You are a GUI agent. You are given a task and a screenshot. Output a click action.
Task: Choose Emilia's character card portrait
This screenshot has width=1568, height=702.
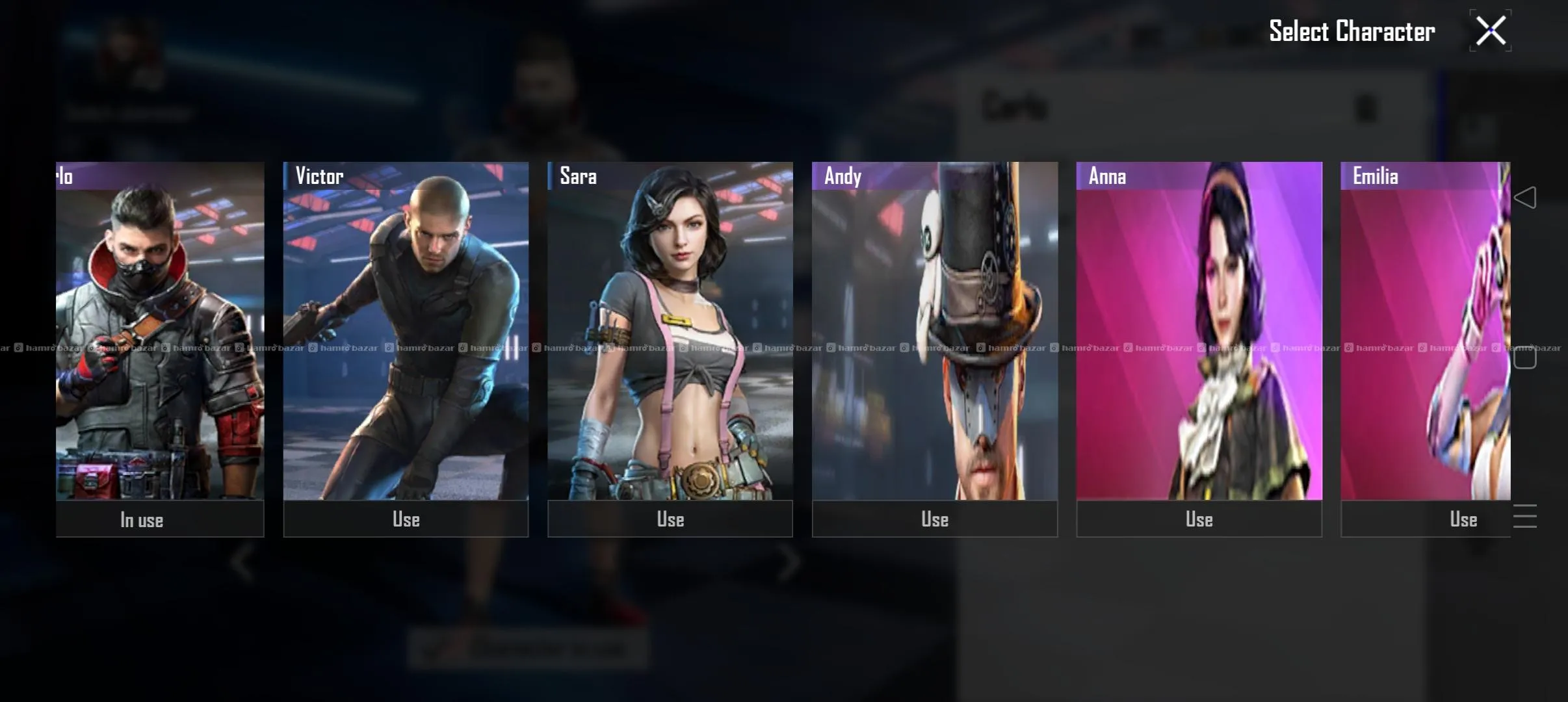[1425, 331]
